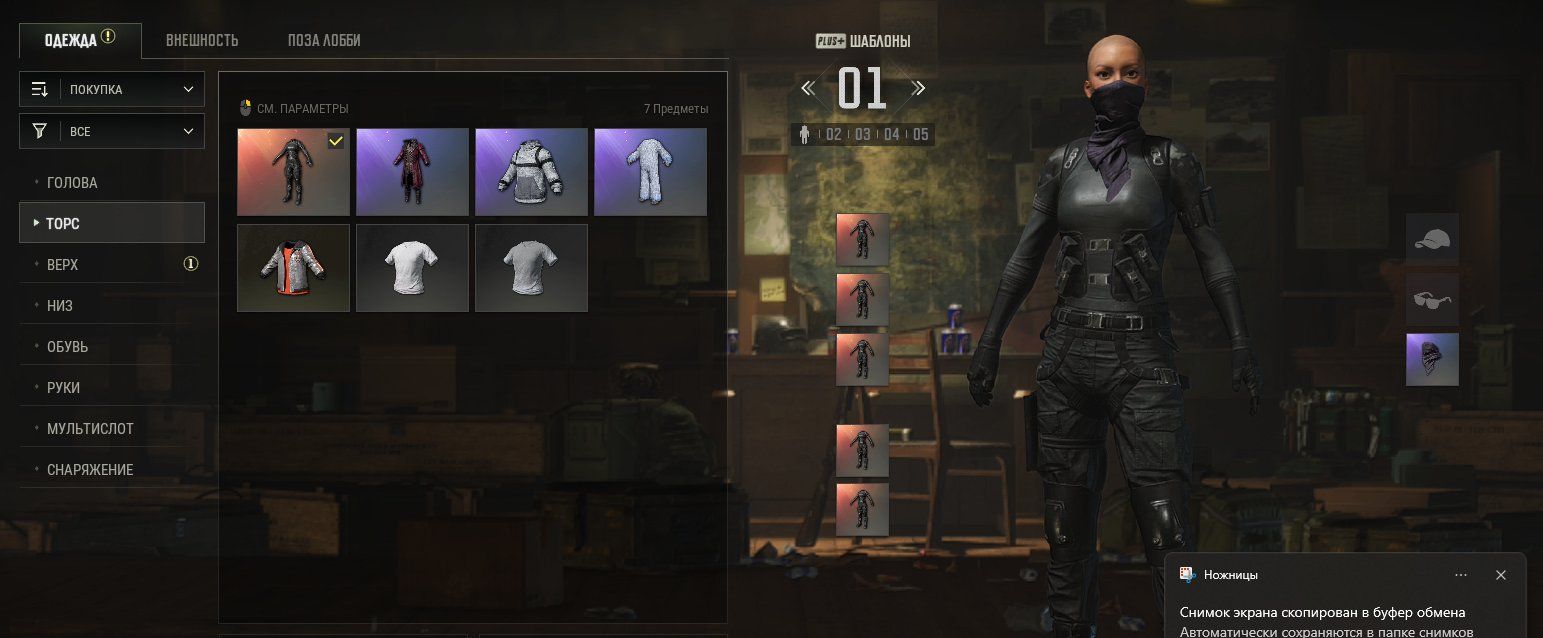Open the Мультислот category
The image size is (1543, 638).
click(x=90, y=429)
